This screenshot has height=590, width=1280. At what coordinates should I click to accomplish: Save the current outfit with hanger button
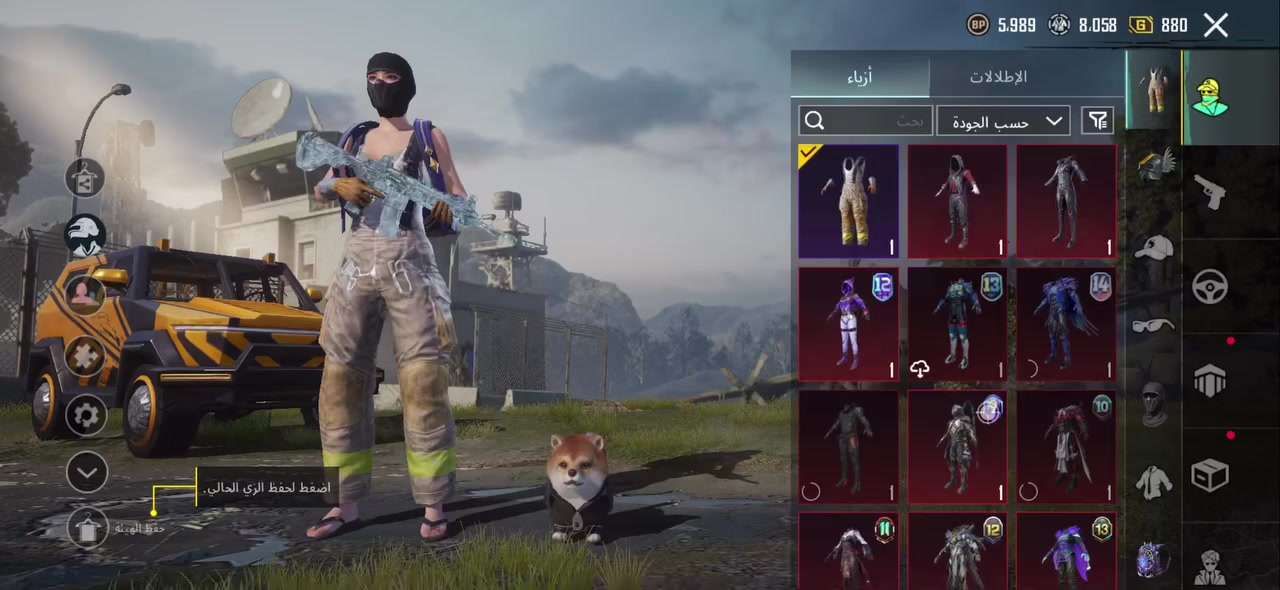pyautogui.click(x=88, y=527)
